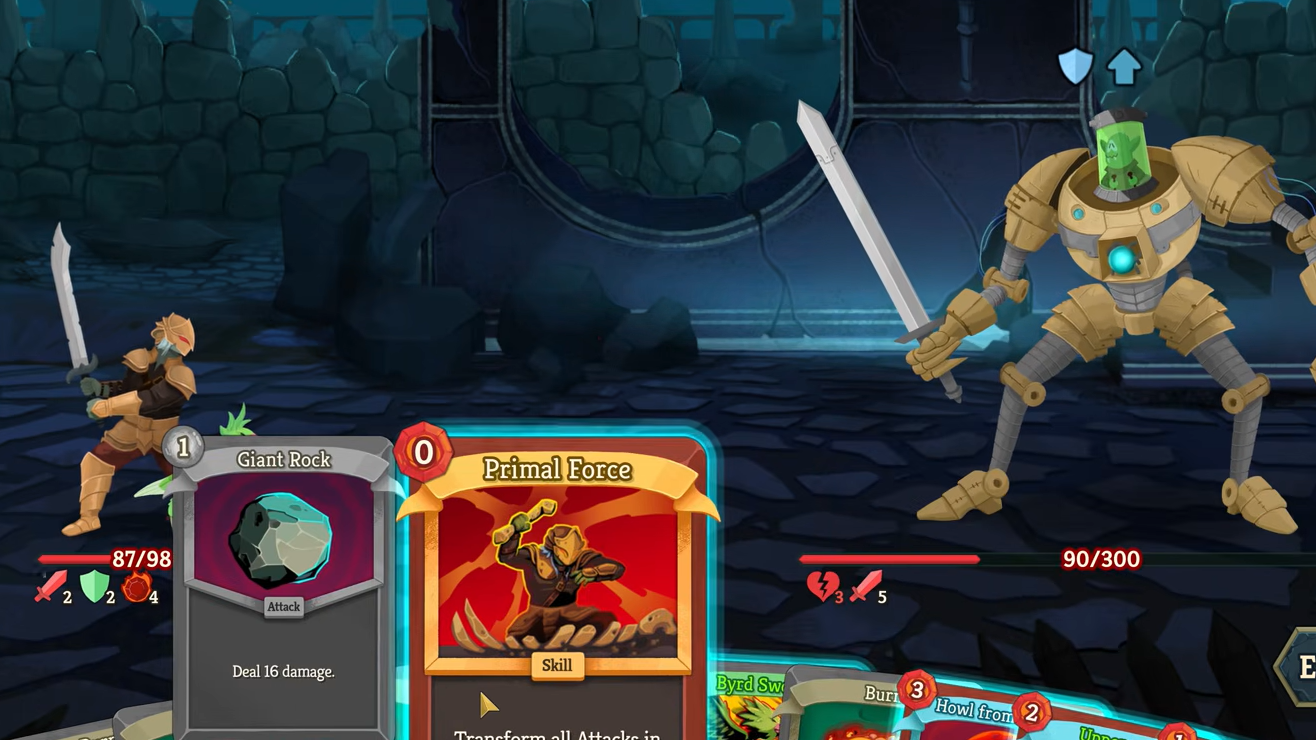Screen dimensions: 1316x740
Task: Click the enemy's red sword status icon
Action: 865,587
